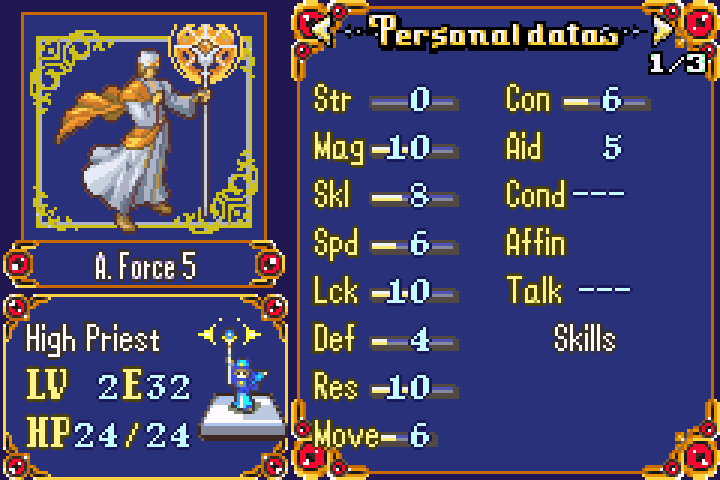Image resolution: width=720 pixels, height=480 pixels.
Task: Select the Mag stat row
Action: click(385, 148)
